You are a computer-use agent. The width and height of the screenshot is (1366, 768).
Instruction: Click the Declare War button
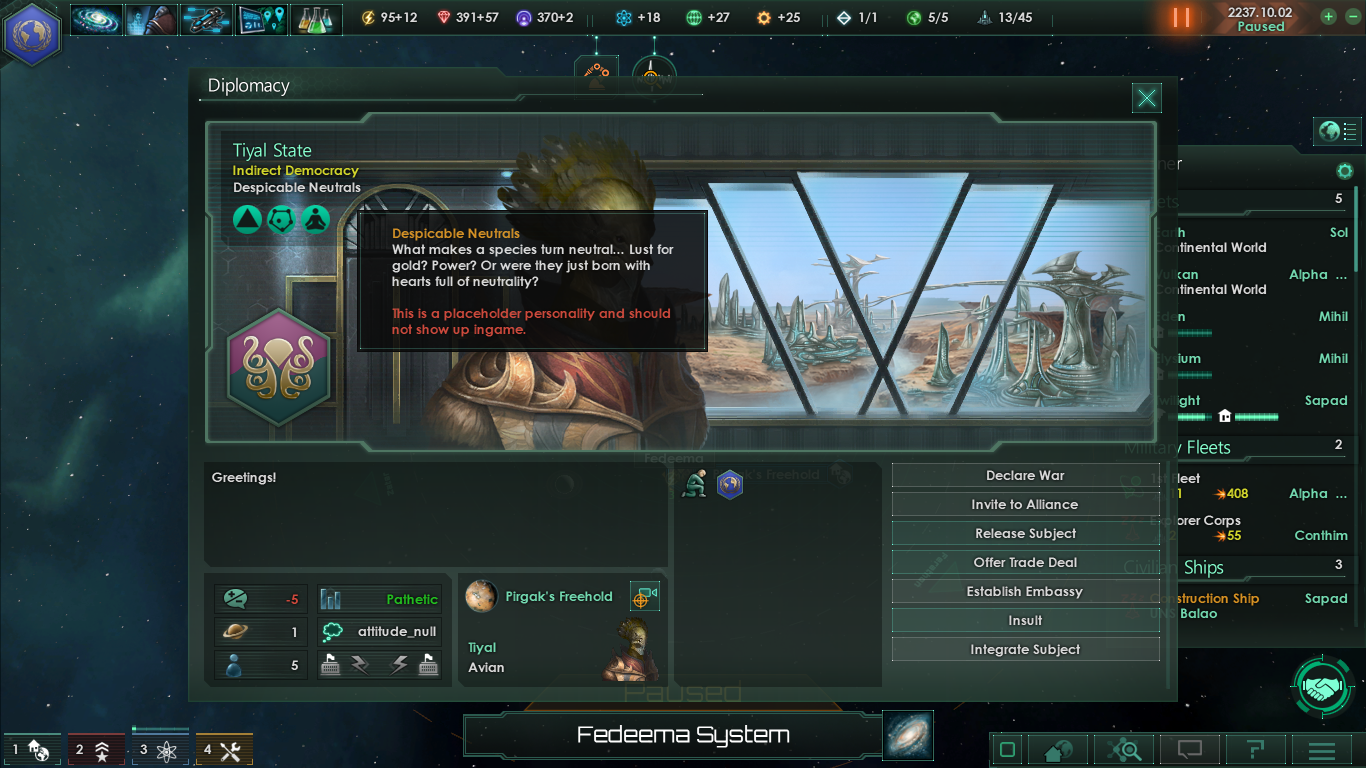pos(1024,475)
